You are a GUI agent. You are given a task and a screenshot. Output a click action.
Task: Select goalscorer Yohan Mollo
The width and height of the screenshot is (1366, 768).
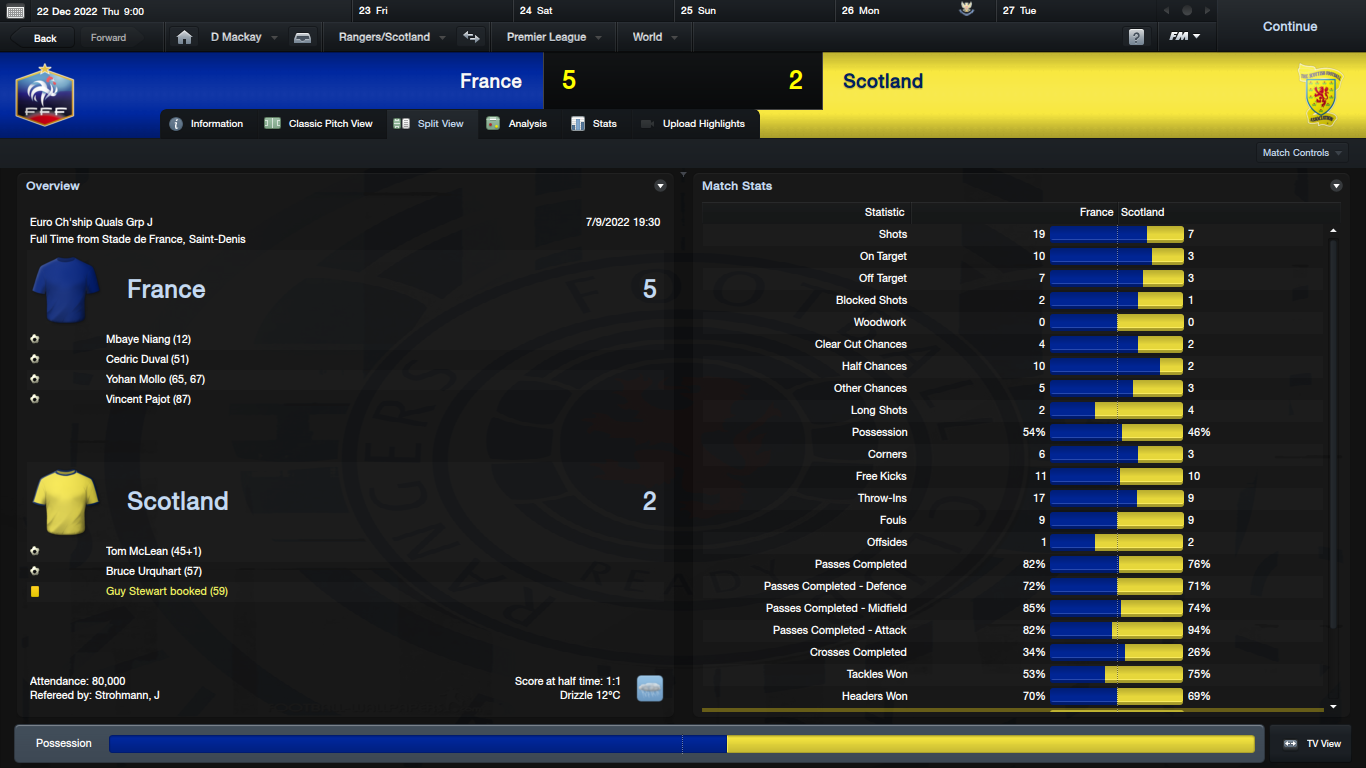click(x=155, y=379)
